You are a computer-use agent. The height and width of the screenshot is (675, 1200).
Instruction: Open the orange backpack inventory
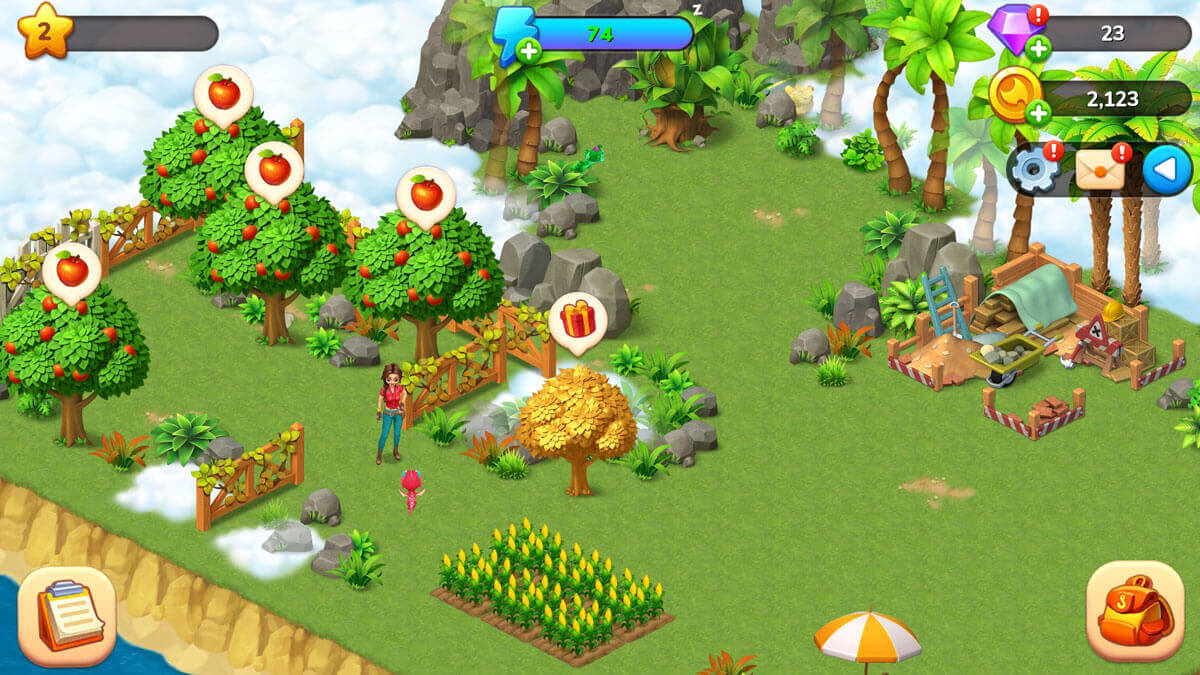click(1134, 610)
